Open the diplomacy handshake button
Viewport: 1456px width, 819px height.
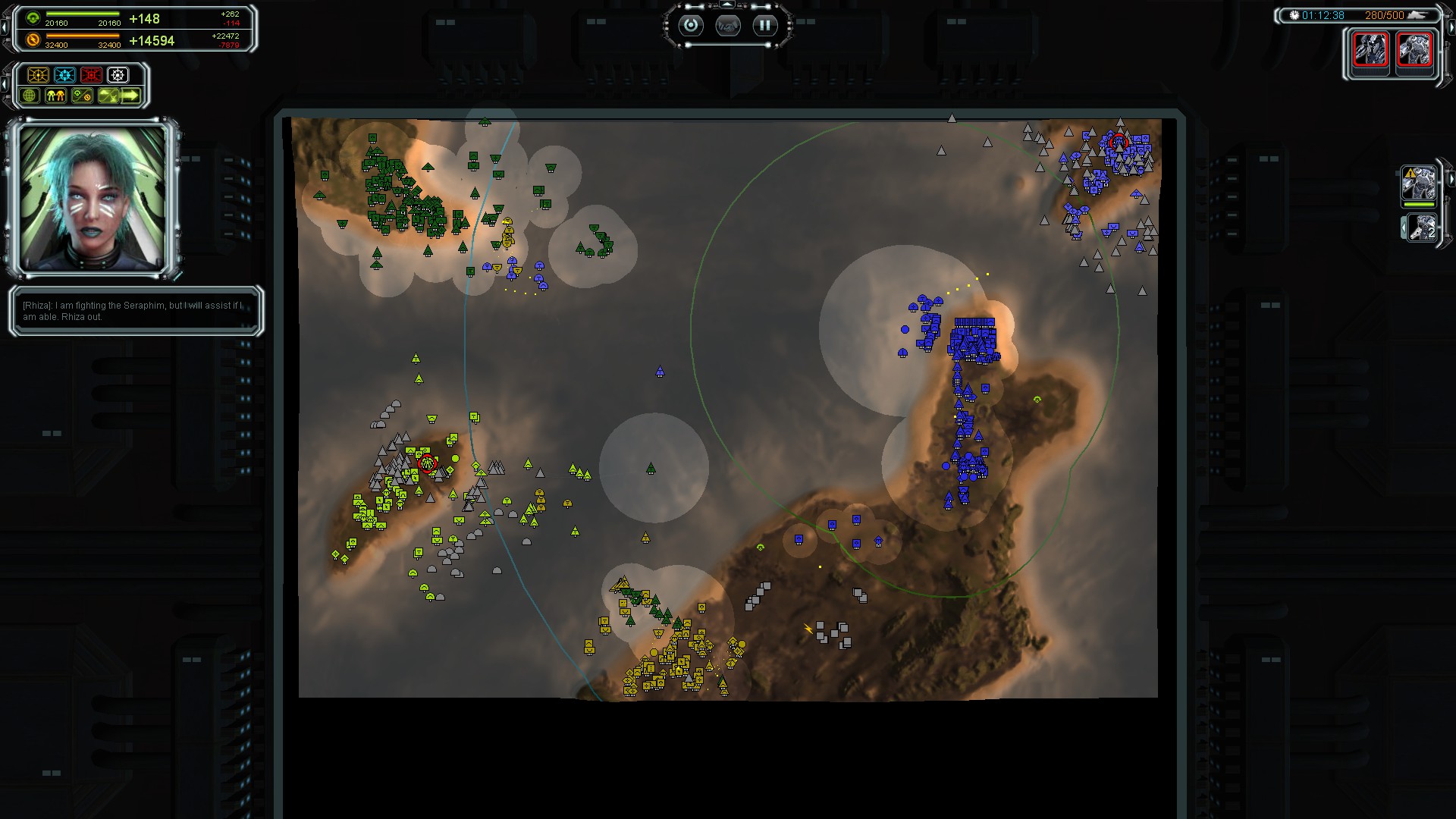point(727,27)
